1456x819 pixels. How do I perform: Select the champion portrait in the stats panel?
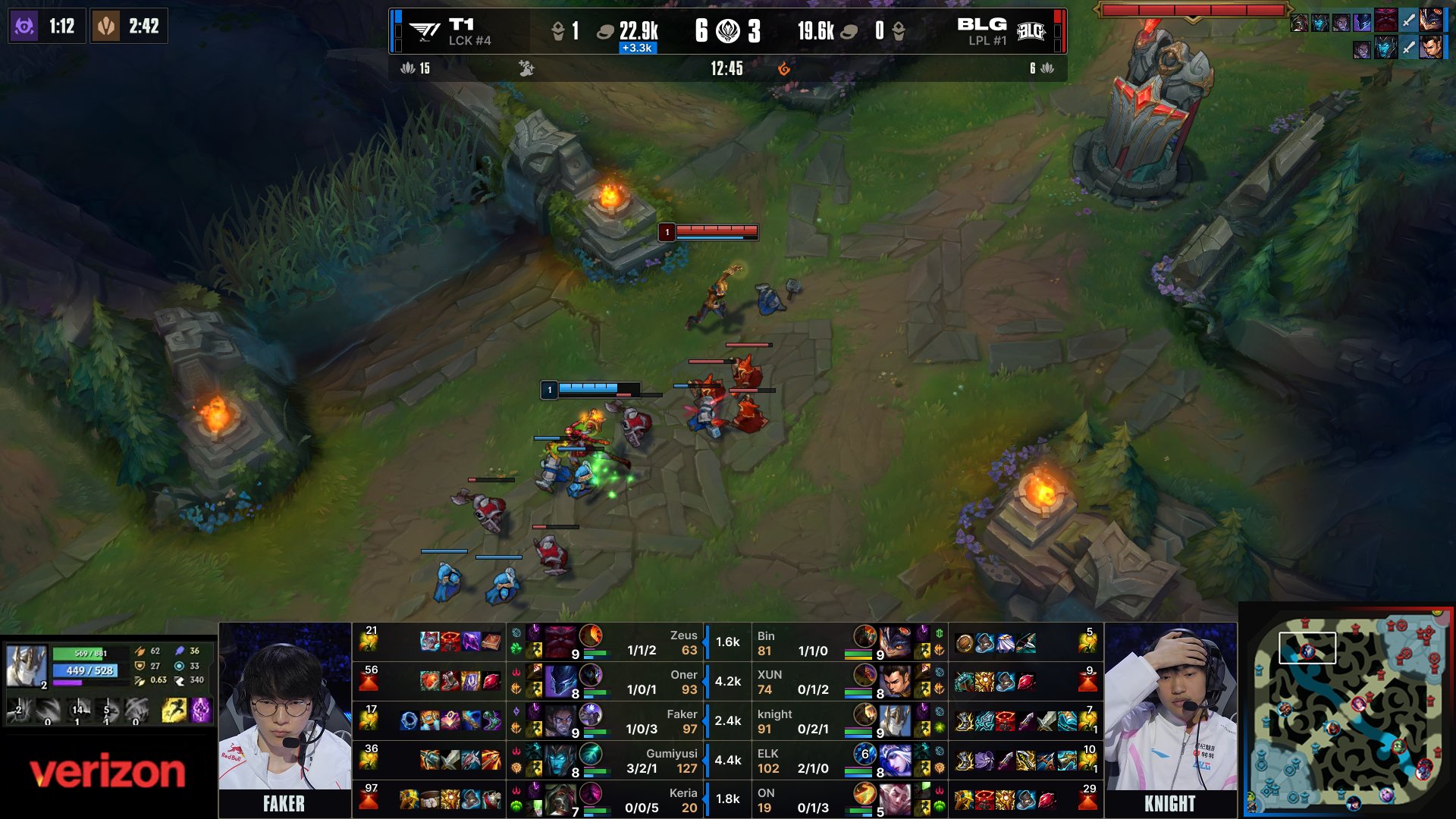click(27, 665)
